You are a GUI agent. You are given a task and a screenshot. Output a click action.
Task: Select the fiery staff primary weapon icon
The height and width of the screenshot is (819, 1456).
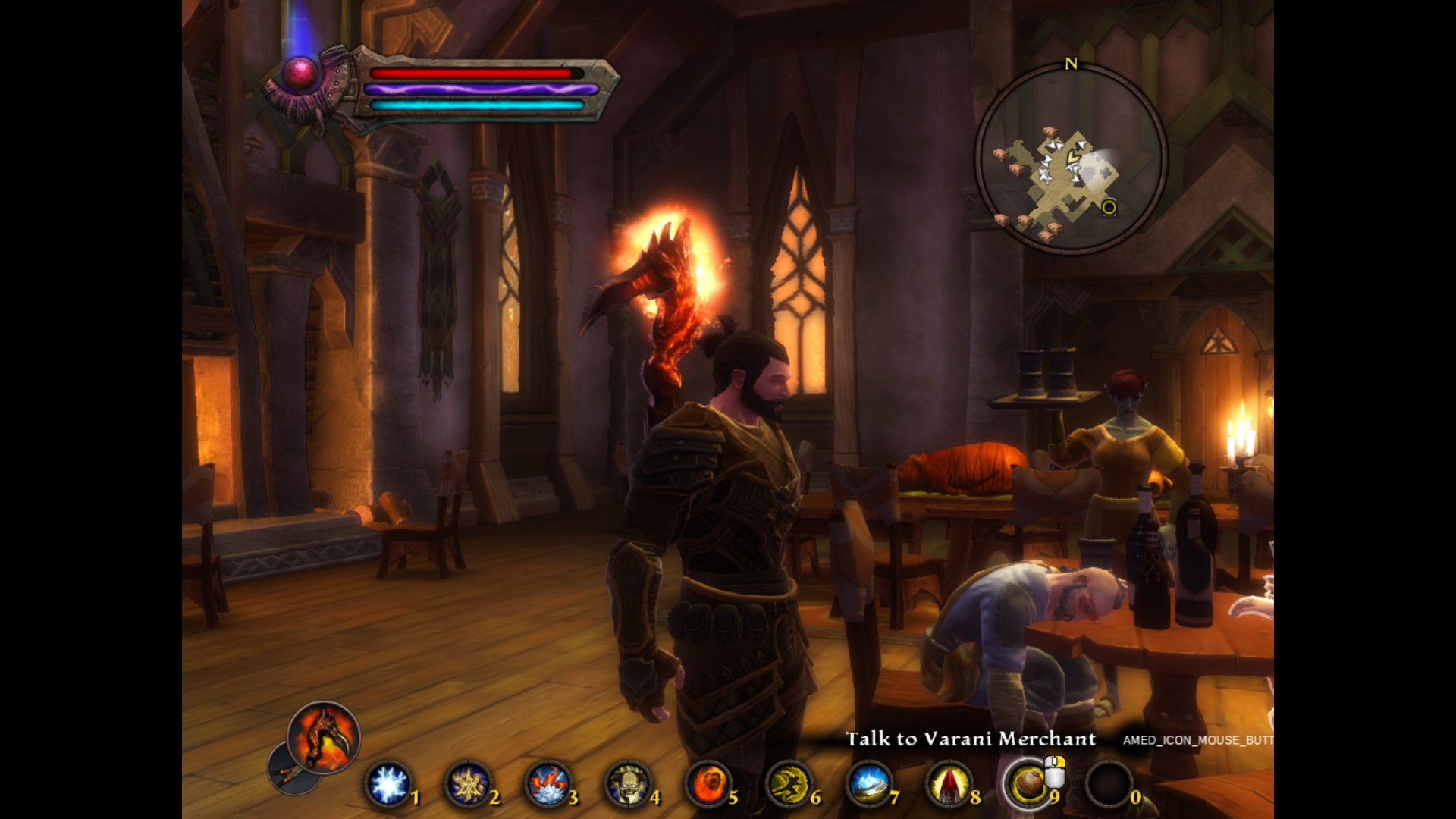point(324,736)
